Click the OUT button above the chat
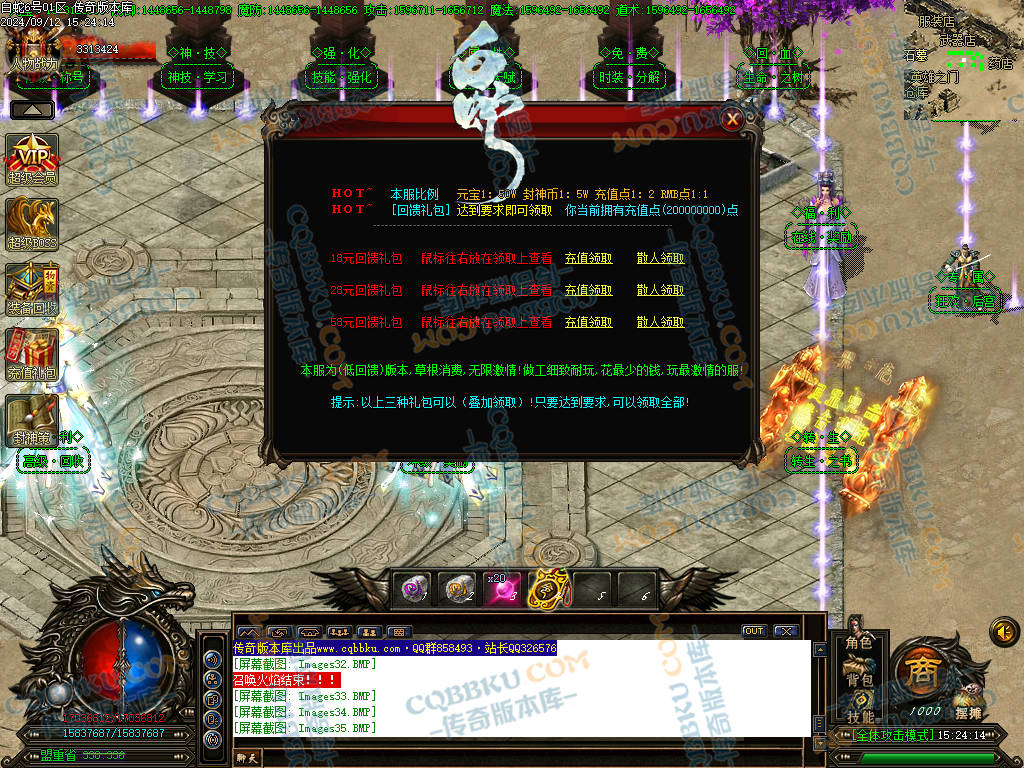Screen dimensions: 1024x768 (x=753, y=631)
